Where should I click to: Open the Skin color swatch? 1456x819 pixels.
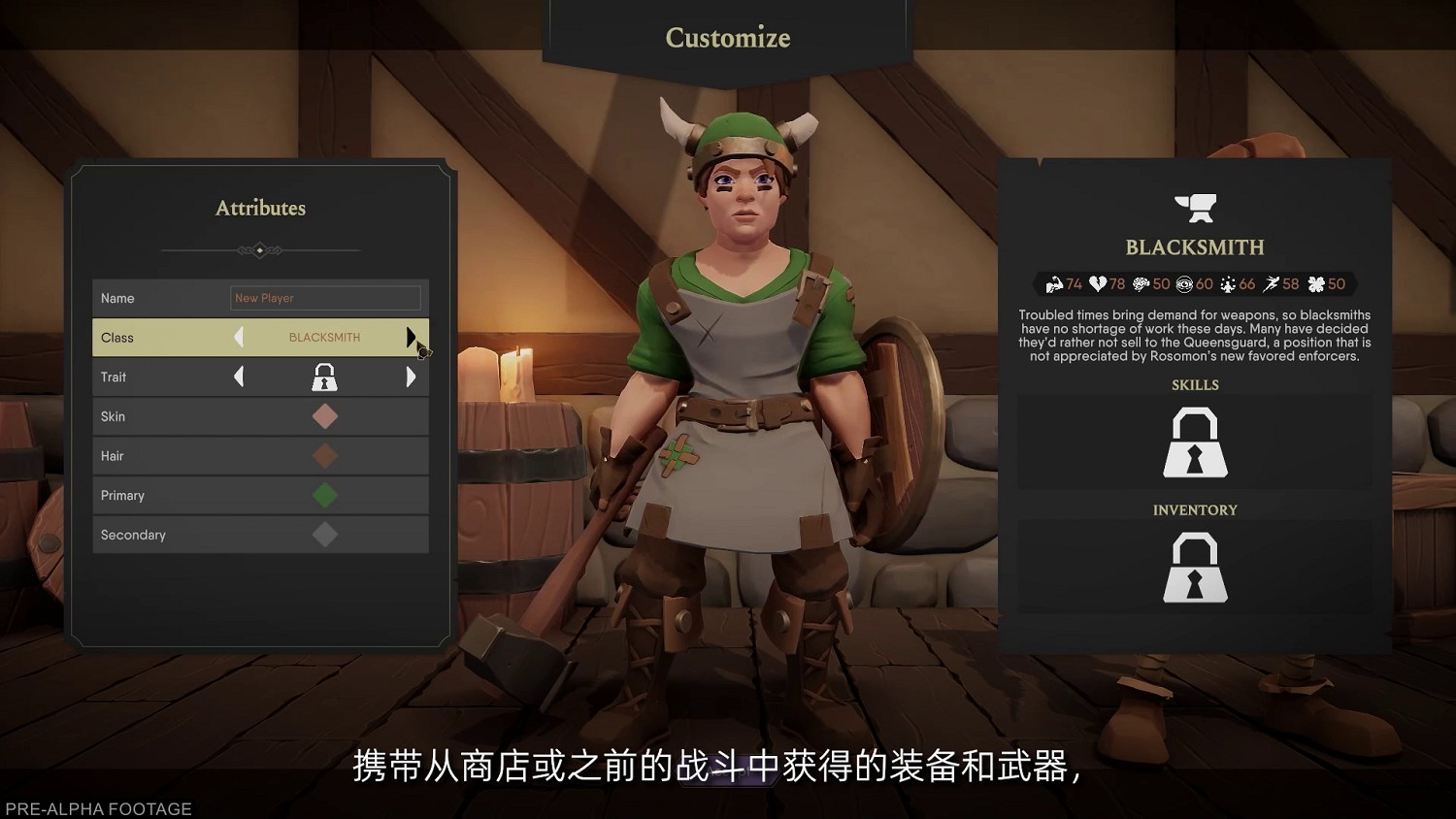[x=325, y=416]
